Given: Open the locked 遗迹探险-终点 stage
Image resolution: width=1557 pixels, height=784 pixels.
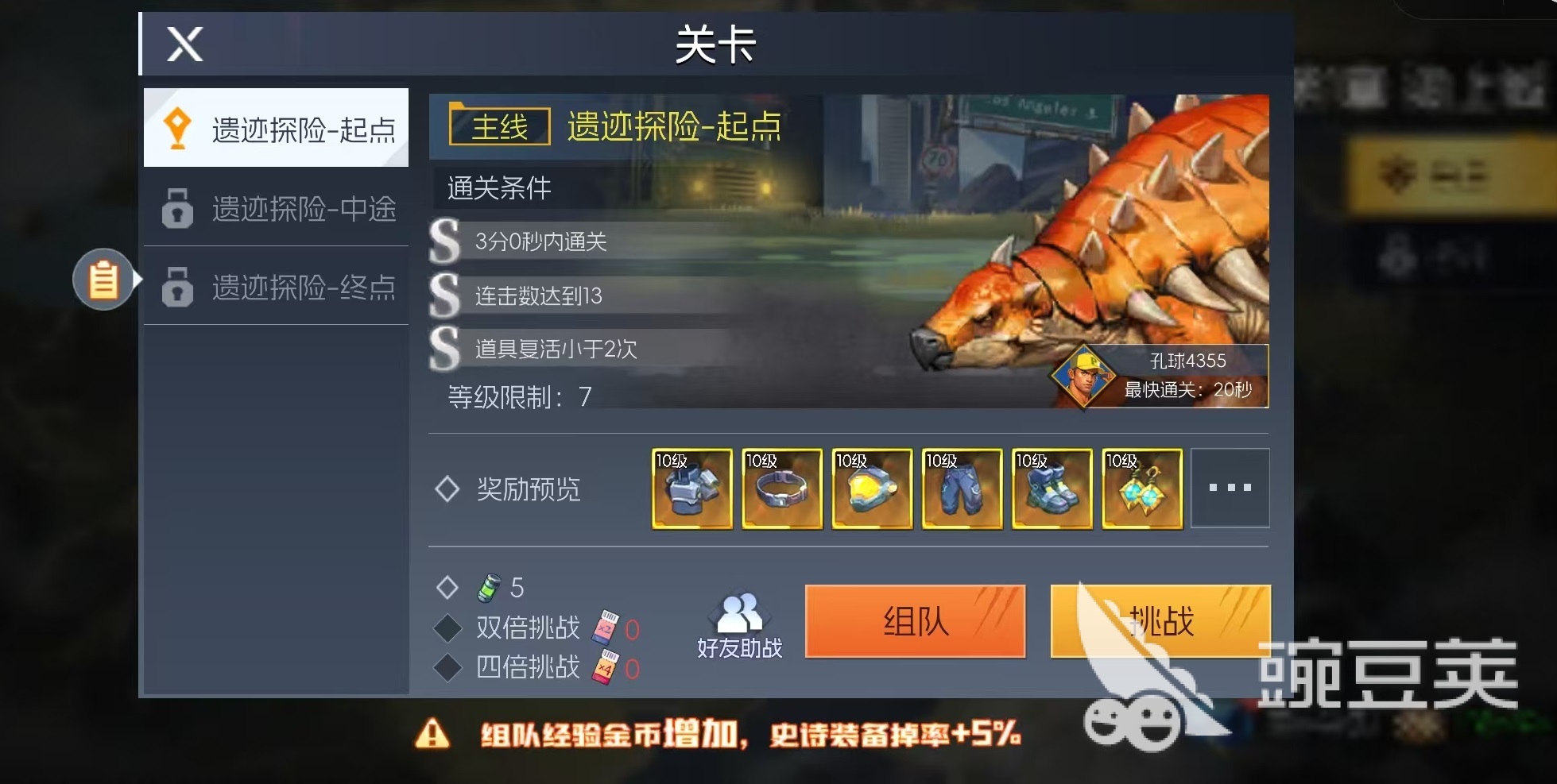Looking at the screenshot, I should point(276,288).
